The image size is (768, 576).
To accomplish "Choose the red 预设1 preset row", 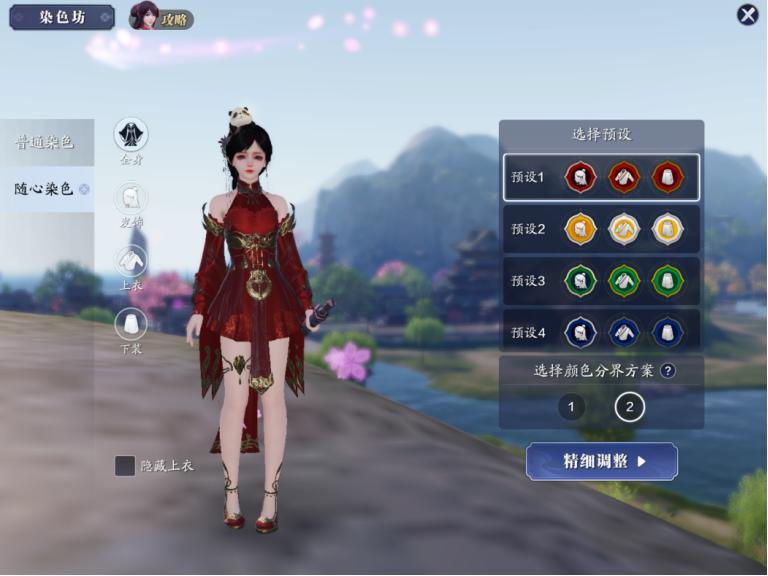I will 601,177.
